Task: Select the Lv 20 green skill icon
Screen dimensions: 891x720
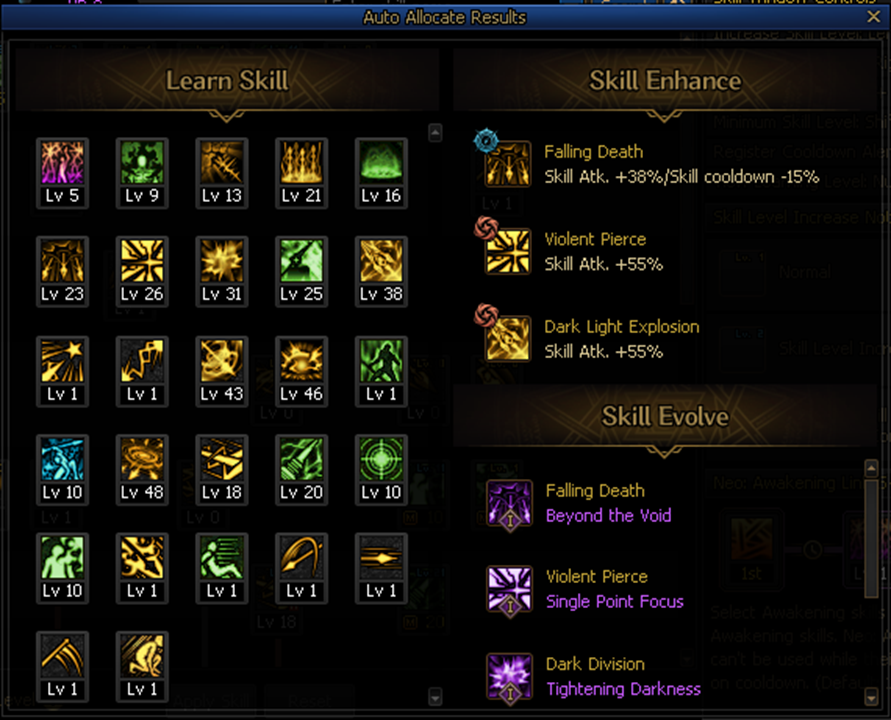Action: point(302,459)
